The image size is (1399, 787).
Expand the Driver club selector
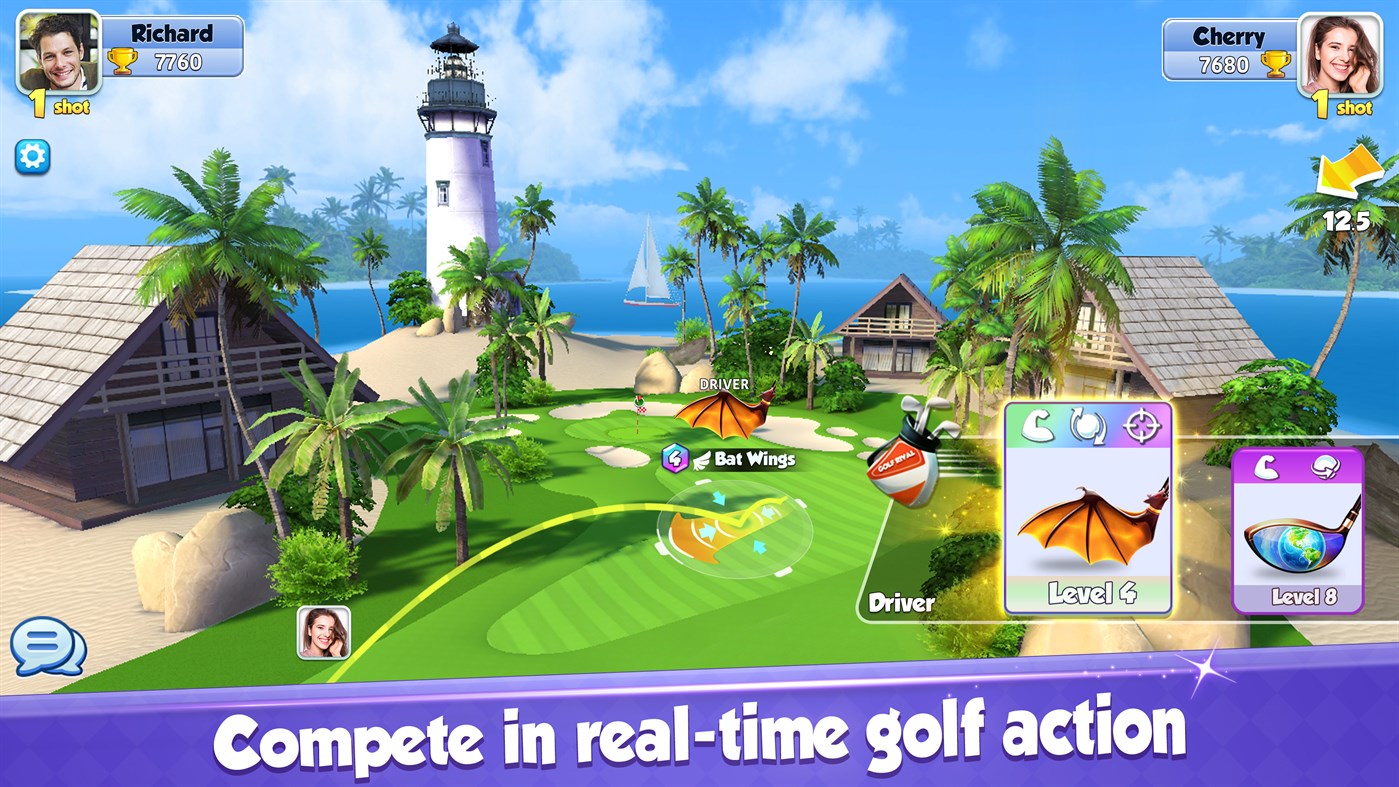click(899, 603)
